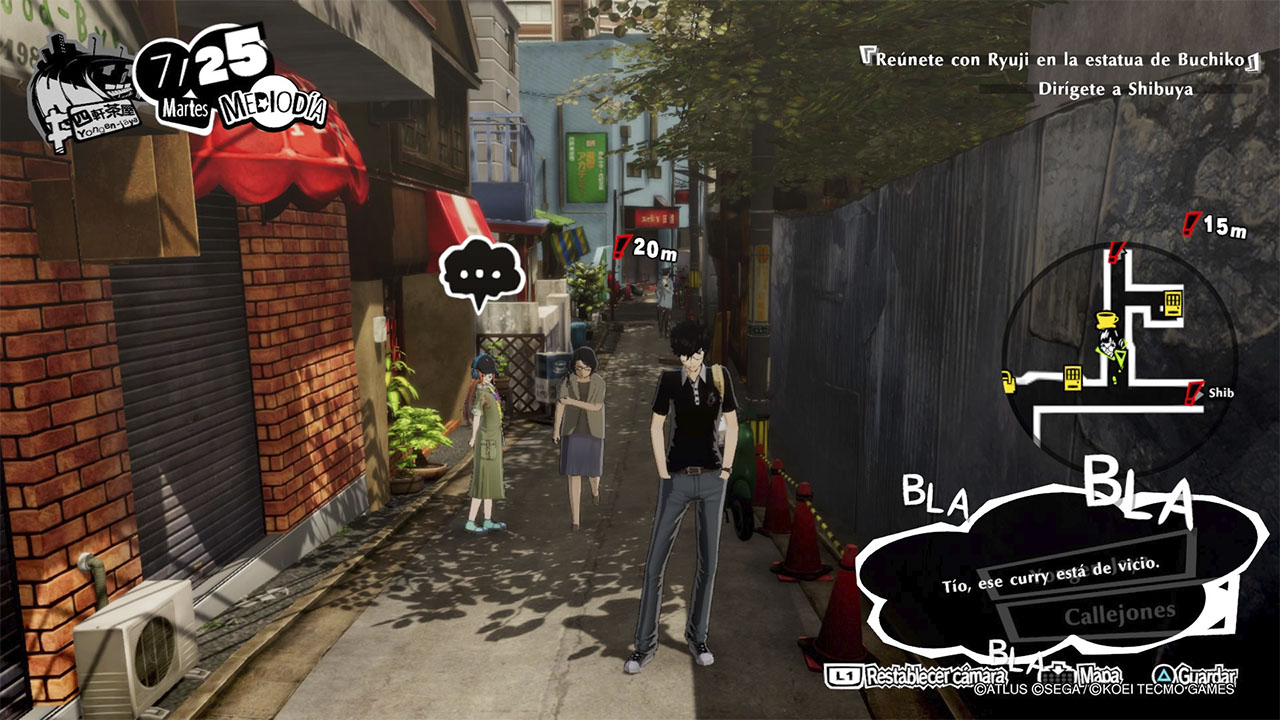
Task: Click the Shib exit marker on minimap
Action: pos(1194,393)
